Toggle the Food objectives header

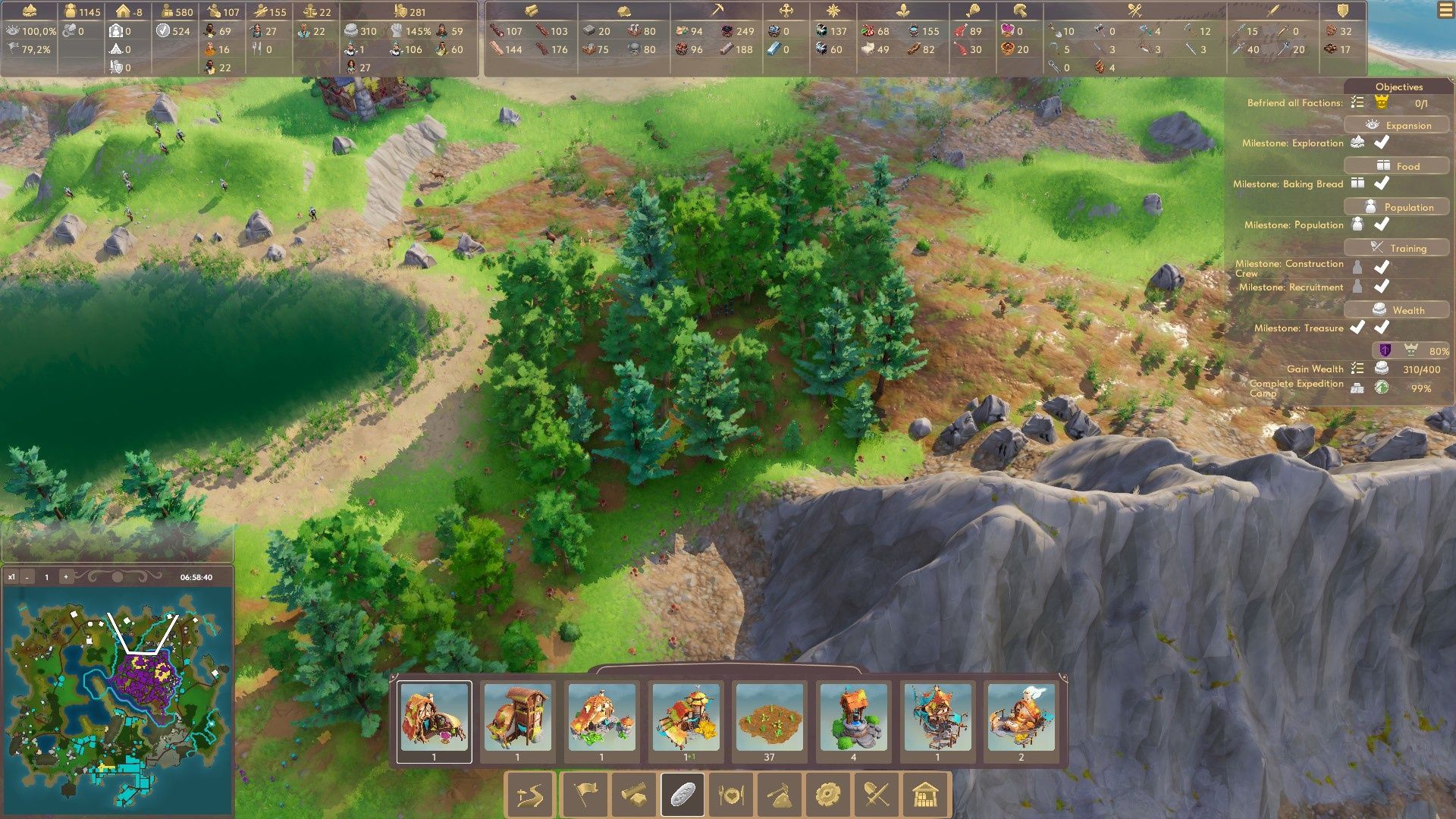pos(1397,166)
